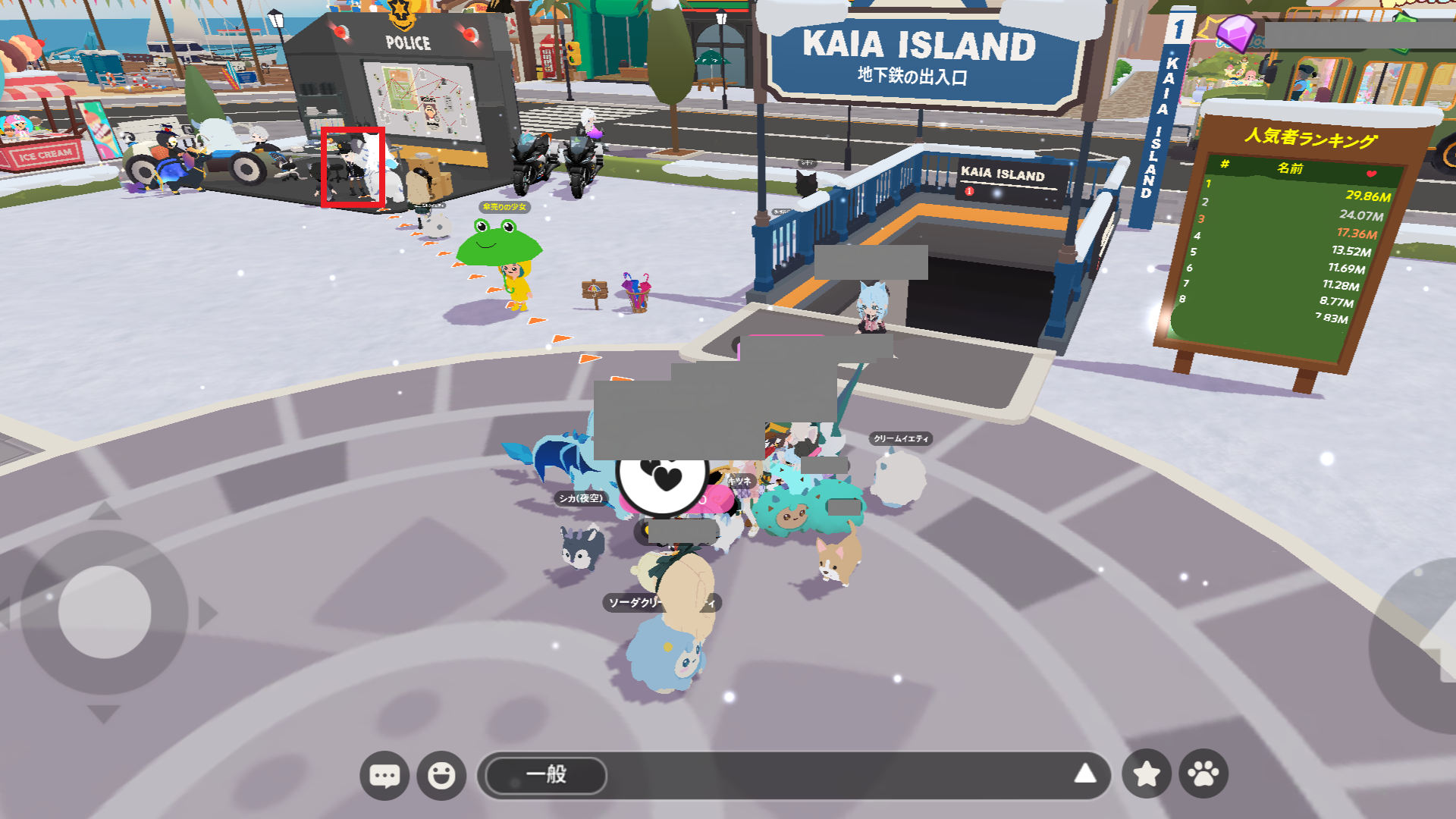Click the purple gem currency icon
1456x819 pixels.
[x=1235, y=33]
